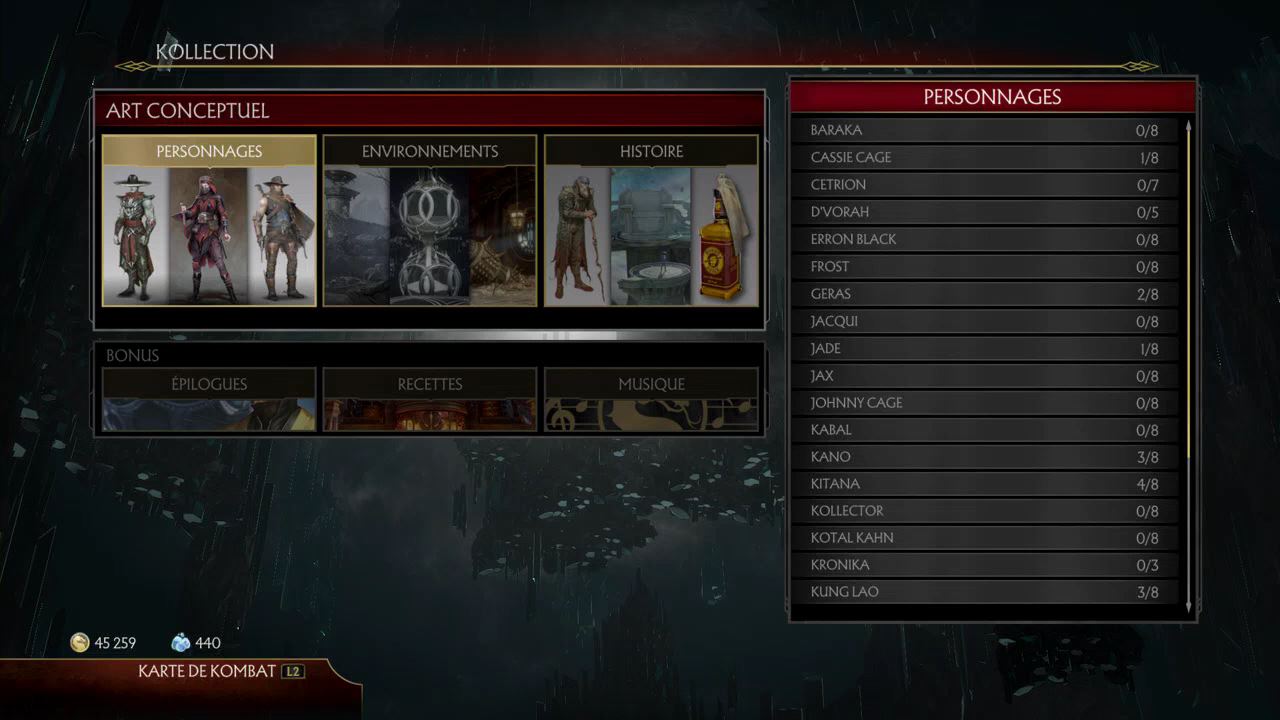Select the Kotal Kahn row
The height and width of the screenshot is (720, 1280).
coord(985,538)
